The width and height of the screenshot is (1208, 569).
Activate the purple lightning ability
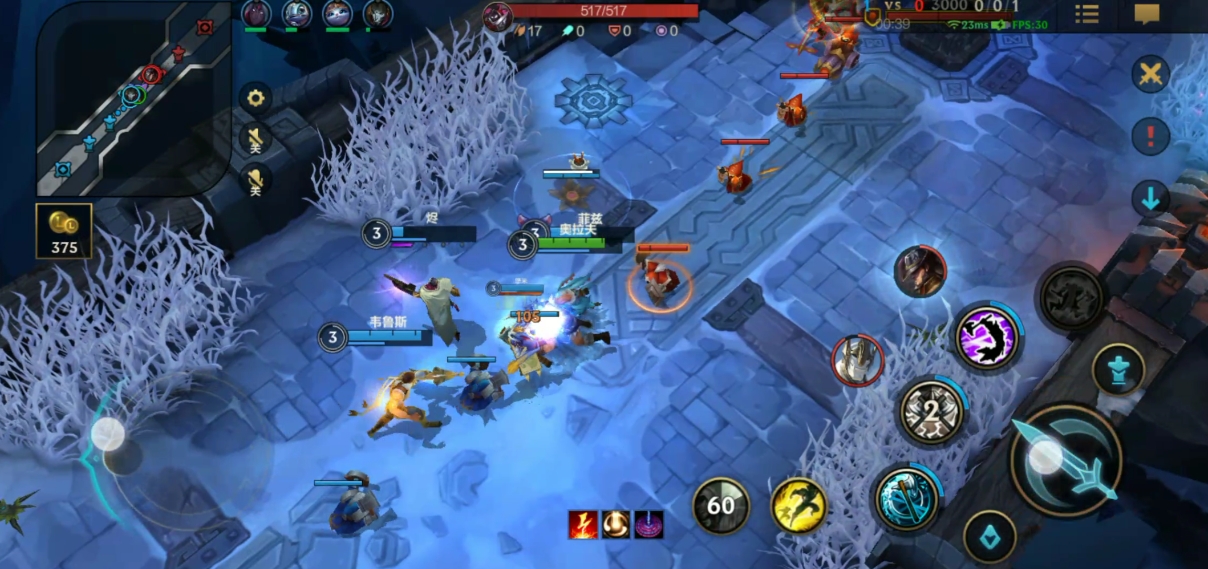[987, 337]
